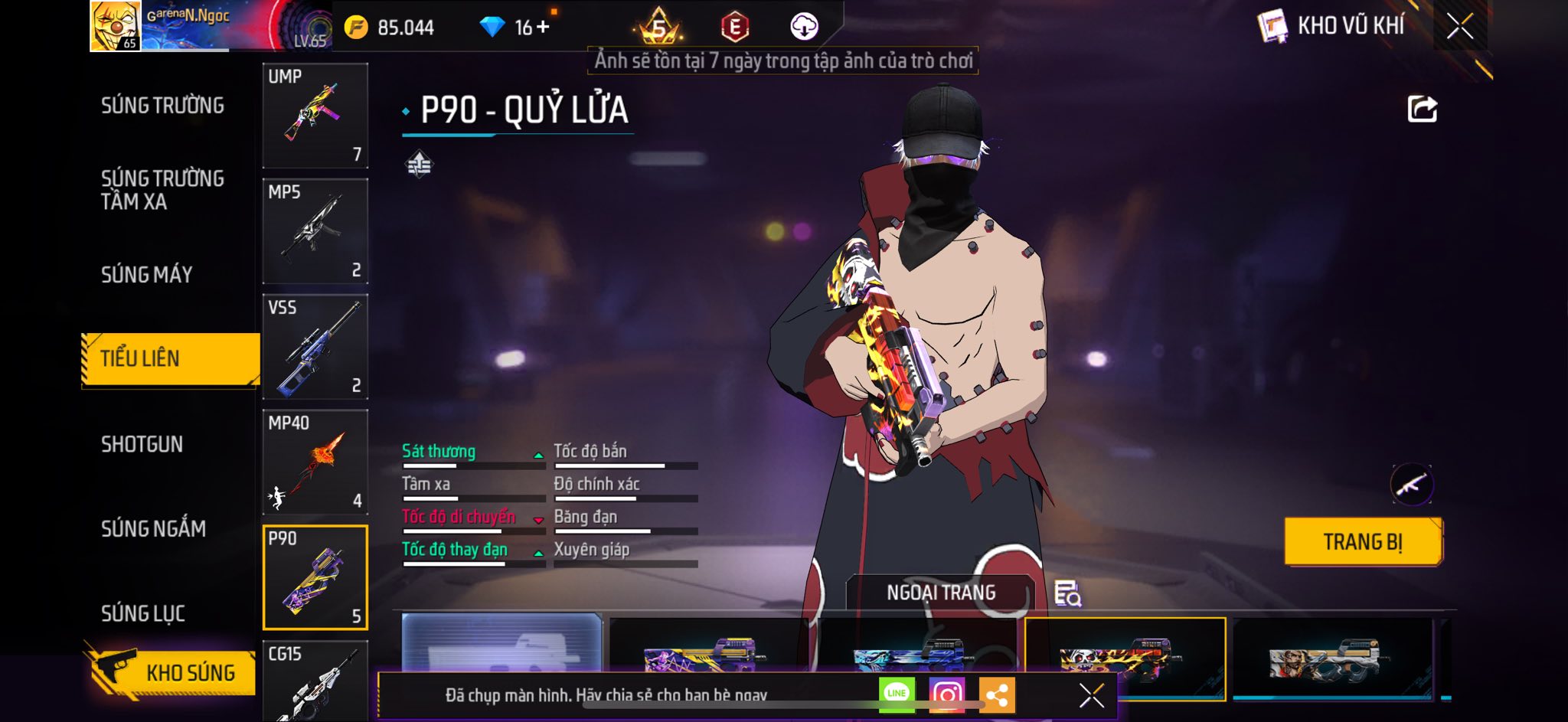Close the weapon vault with top X
This screenshot has height=722, width=1568.
1459,26
